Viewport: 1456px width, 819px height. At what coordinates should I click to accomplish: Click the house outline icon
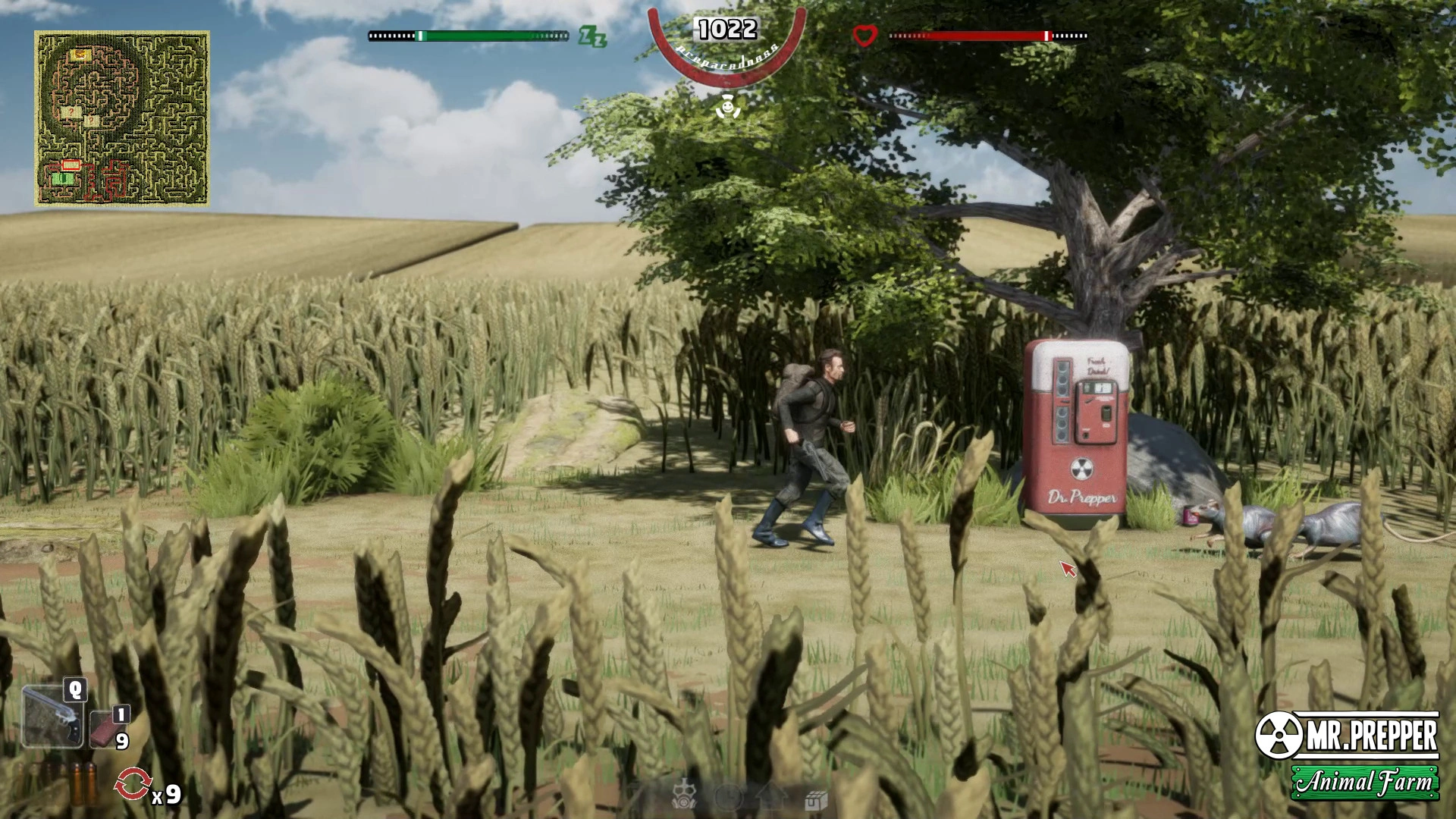771,796
